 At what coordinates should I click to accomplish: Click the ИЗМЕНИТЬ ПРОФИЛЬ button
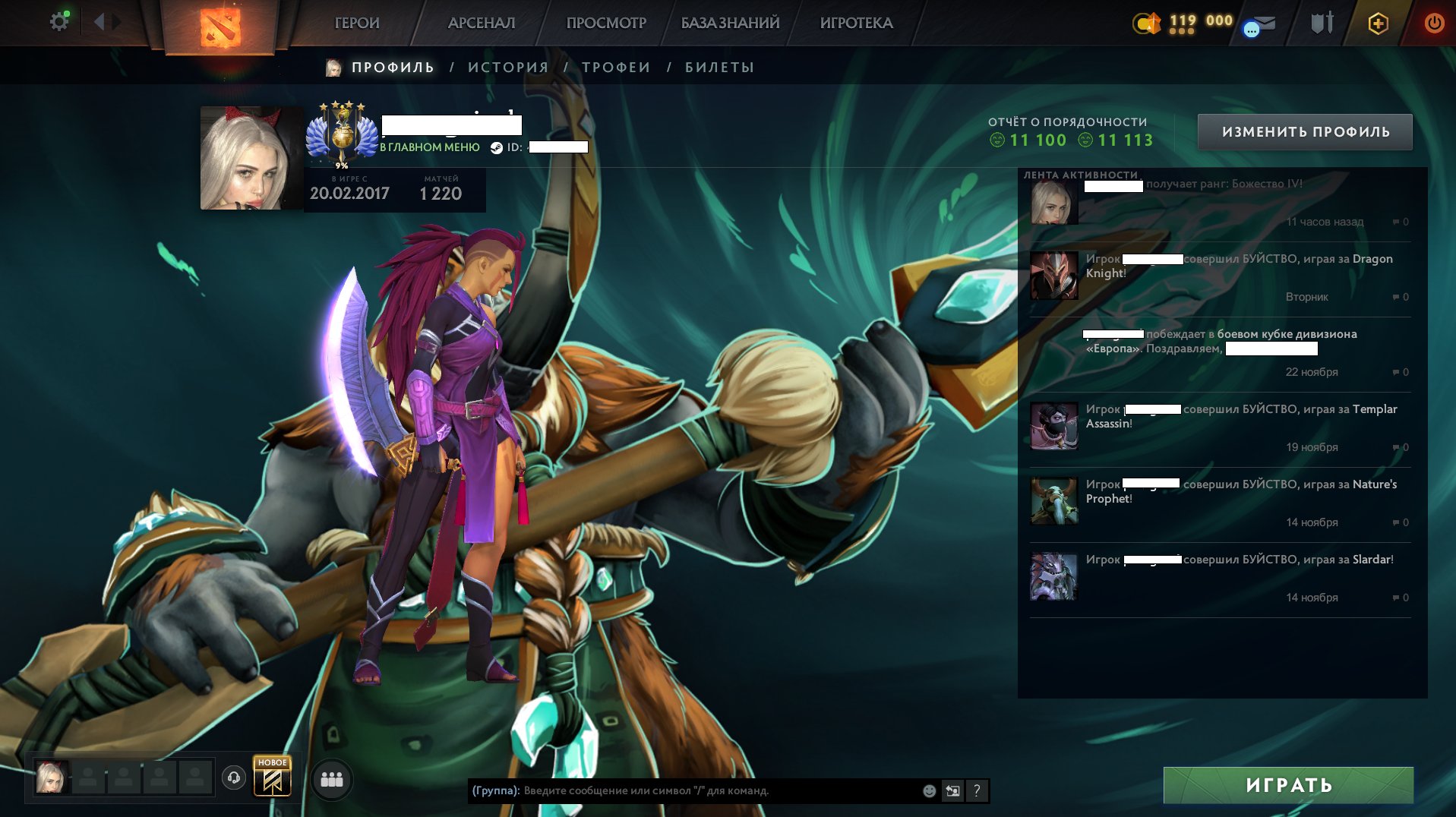pyautogui.click(x=1305, y=131)
